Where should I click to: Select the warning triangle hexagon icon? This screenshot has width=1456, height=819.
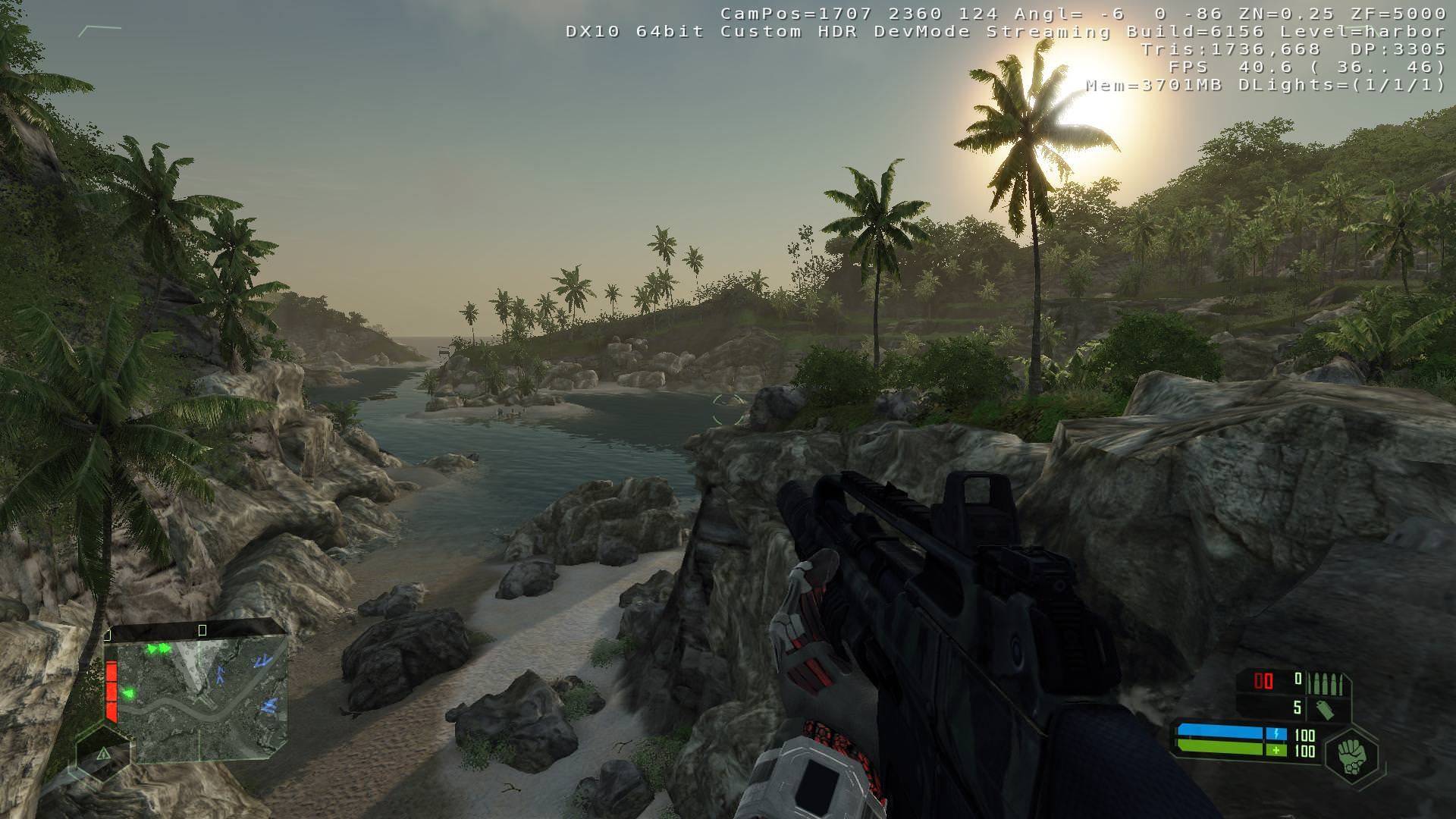point(103,753)
